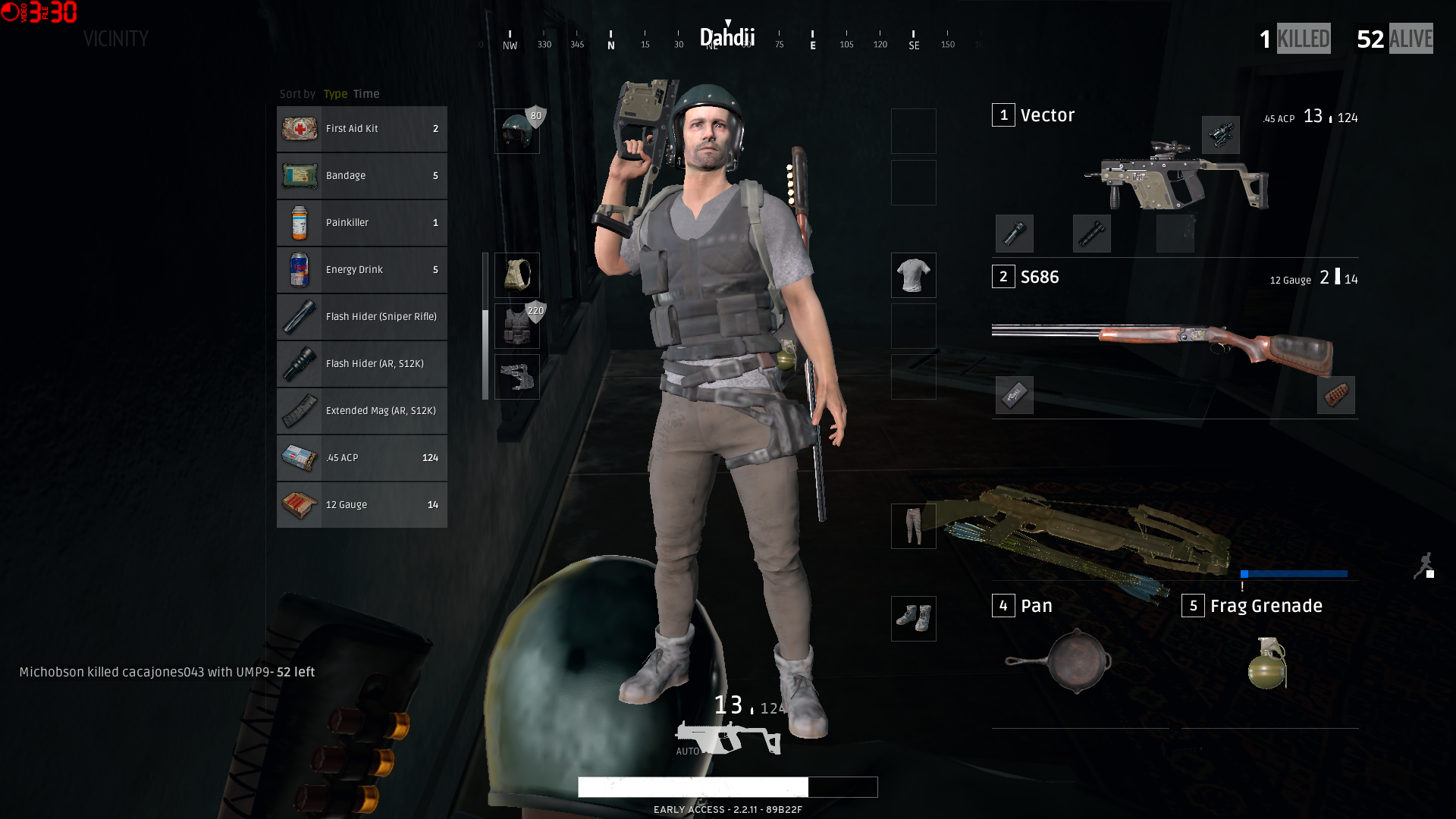This screenshot has width=1456, height=819.
Task: Select the bullet loops on the S686
Action: point(1335,395)
